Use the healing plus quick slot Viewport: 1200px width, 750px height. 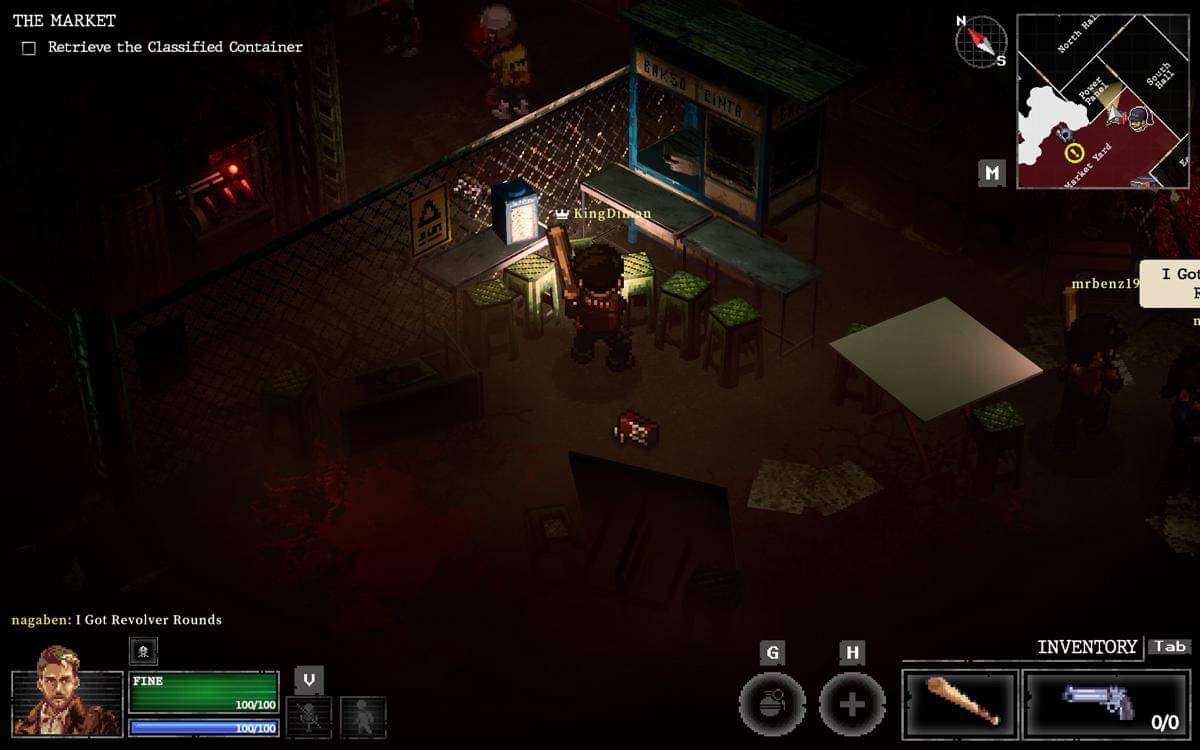coord(852,704)
